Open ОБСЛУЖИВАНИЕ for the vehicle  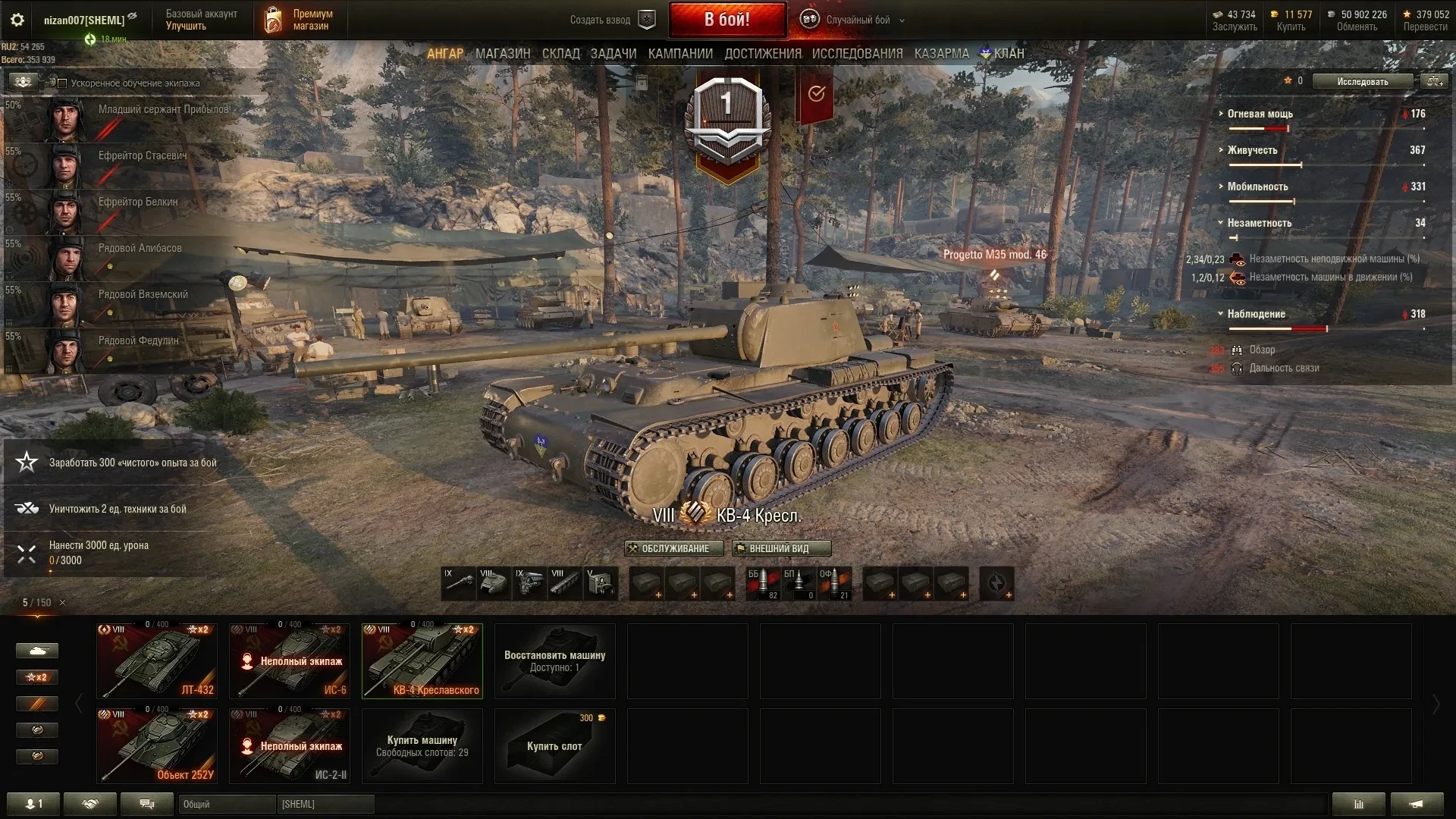pyautogui.click(x=673, y=548)
